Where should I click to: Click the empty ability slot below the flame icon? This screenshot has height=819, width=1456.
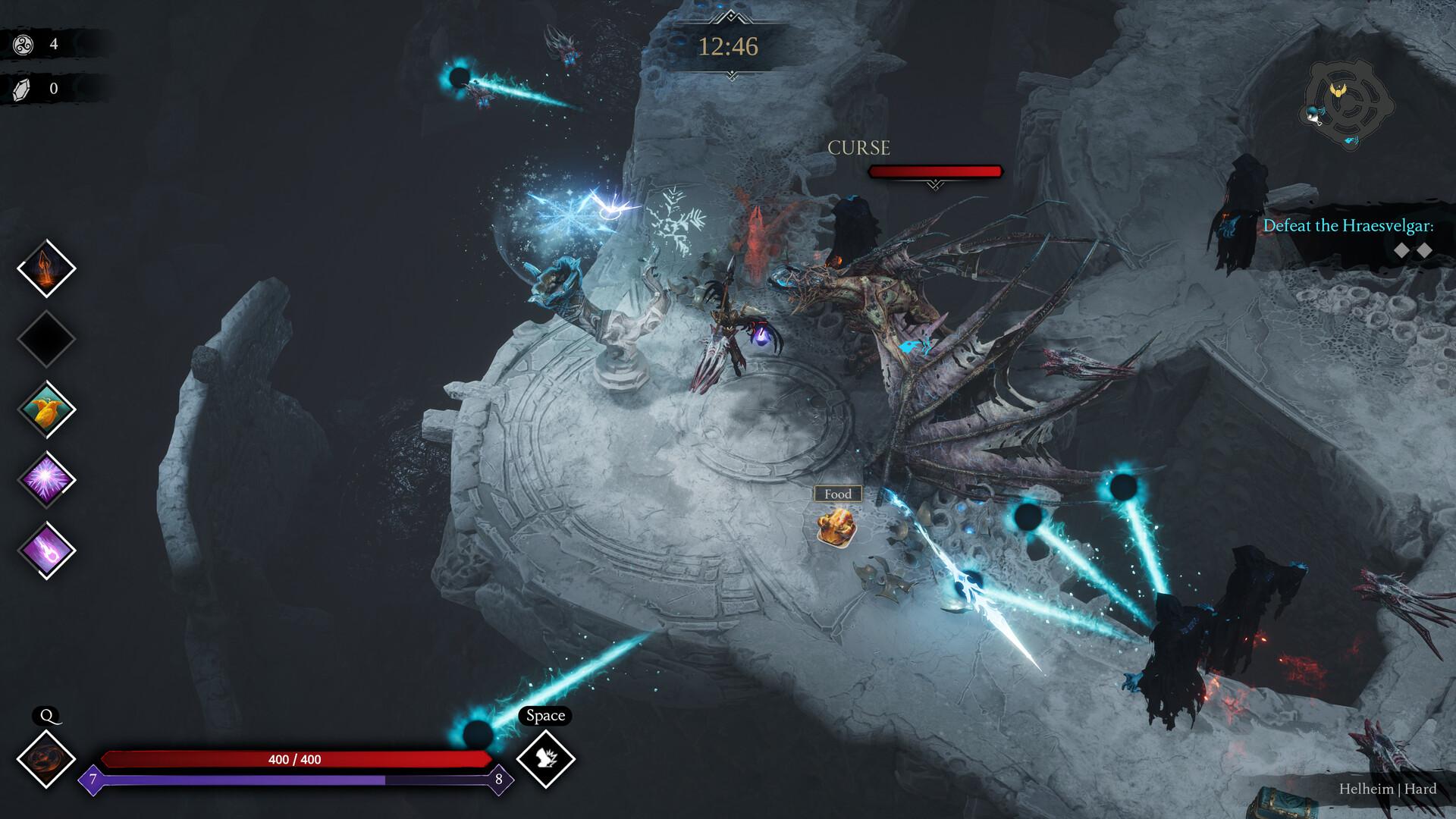point(45,339)
